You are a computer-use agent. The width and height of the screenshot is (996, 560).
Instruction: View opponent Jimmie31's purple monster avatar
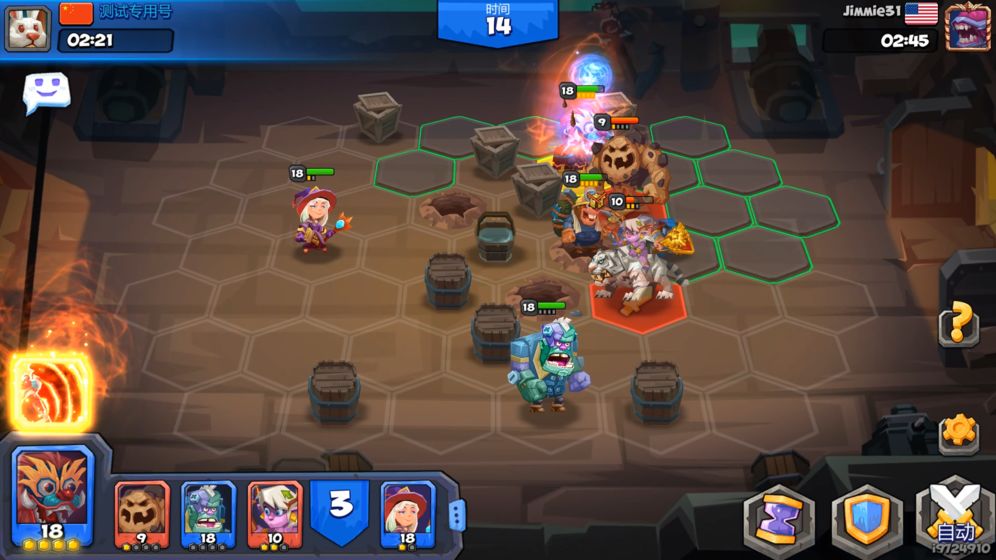(x=968, y=27)
